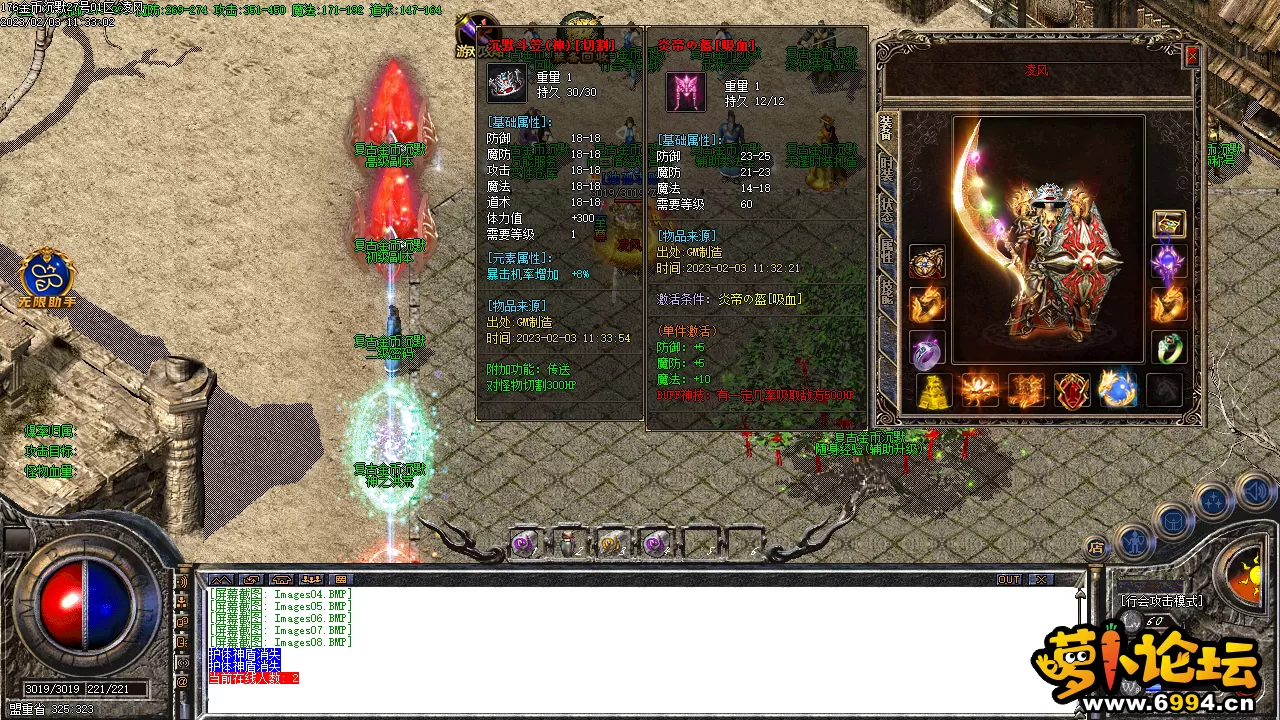Open the character figure round button
1280x720 pixels.
click(1133, 541)
